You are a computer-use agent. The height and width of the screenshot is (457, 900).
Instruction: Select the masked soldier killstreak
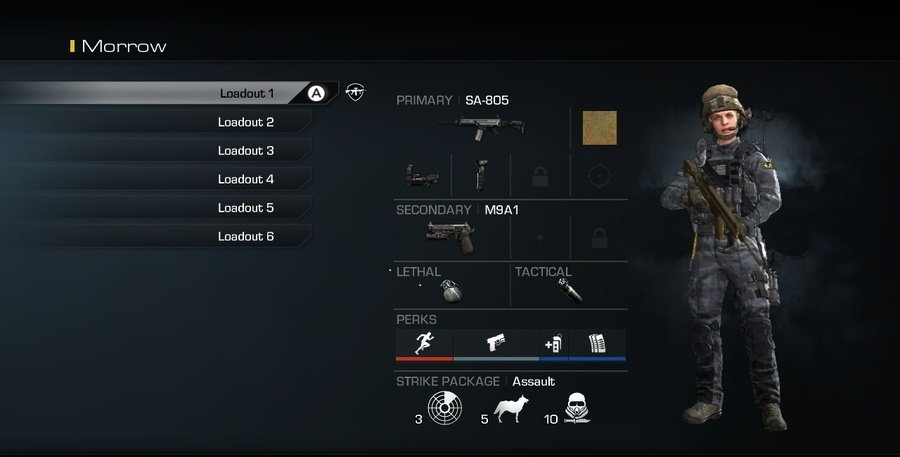coord(575,408)
